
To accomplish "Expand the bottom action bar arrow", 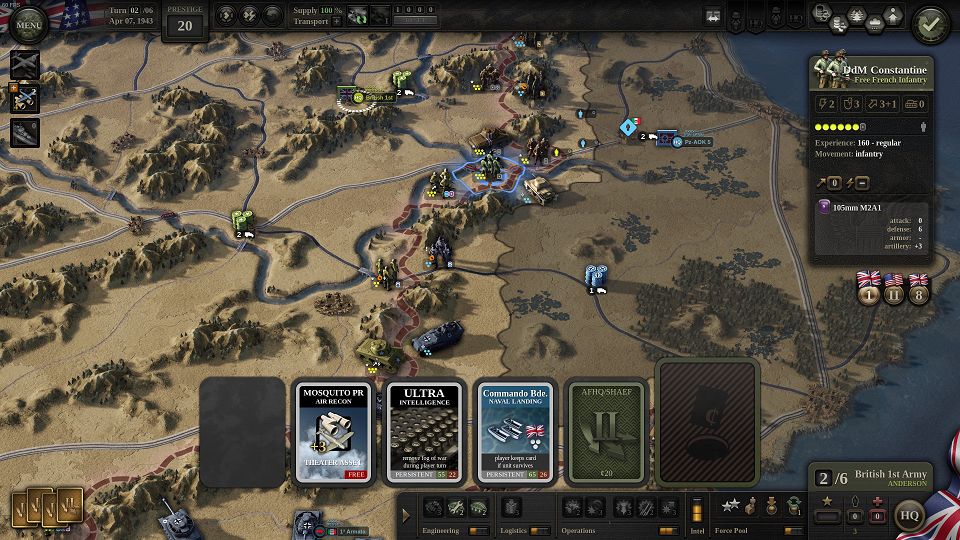I will (x=406, y=516).
